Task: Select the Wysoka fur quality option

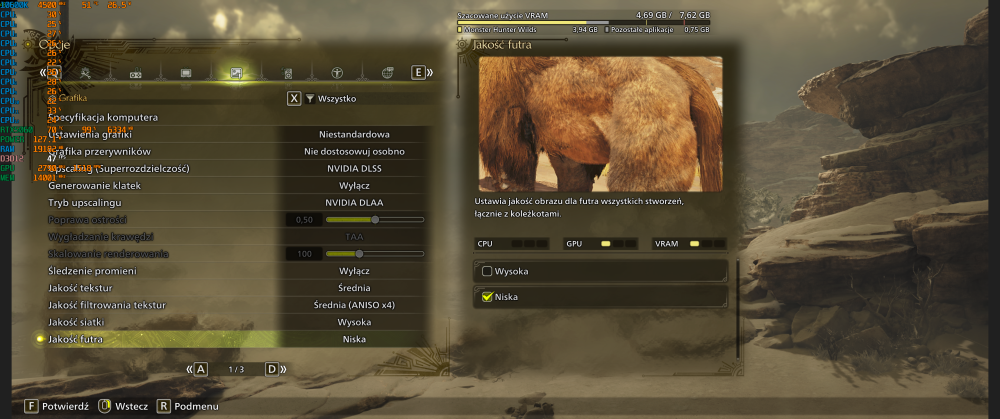Action: tap(600, 271)
